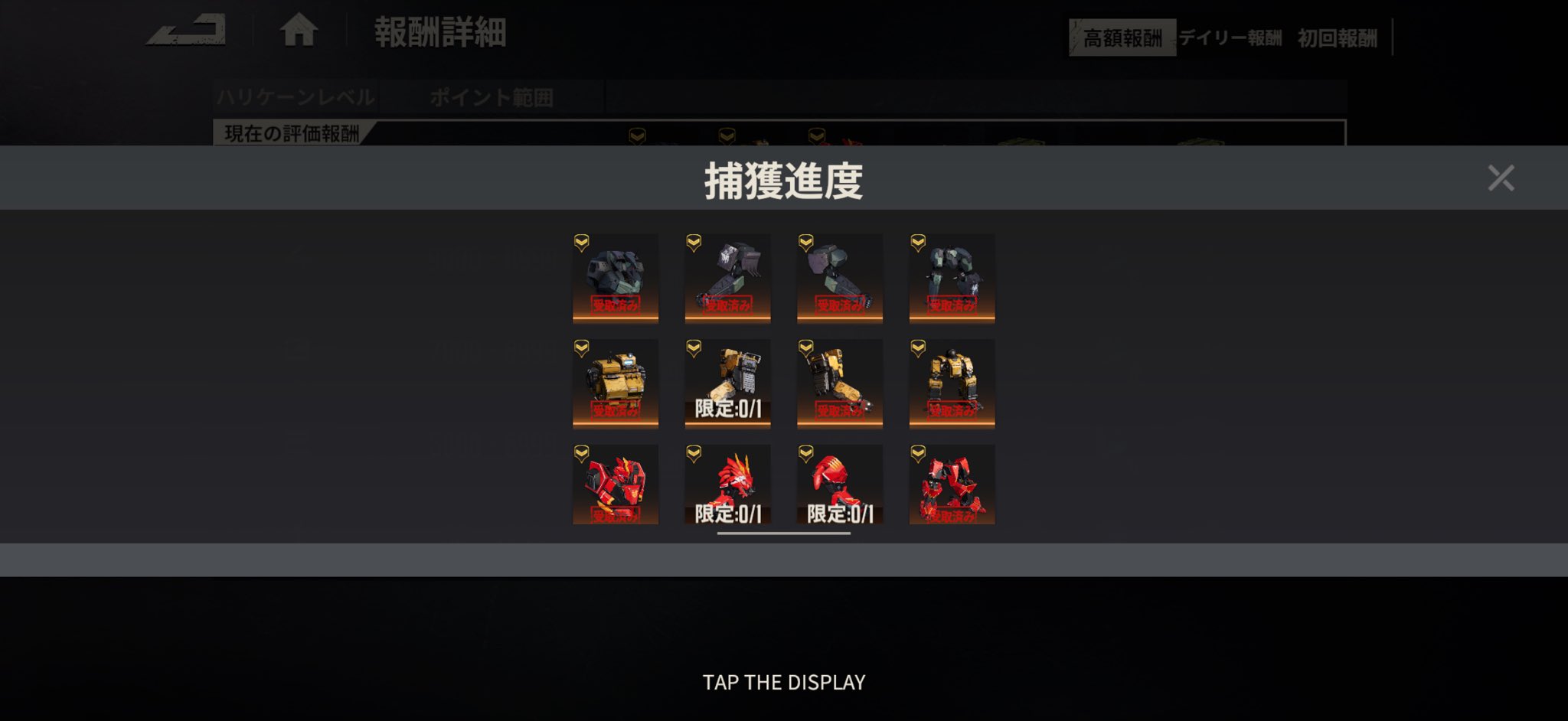Image resolution: width=1568 pixels, height=721 pixels.
Task: Select the yellow arm marked 限定:0/1
Action: (x=727, y=383)
